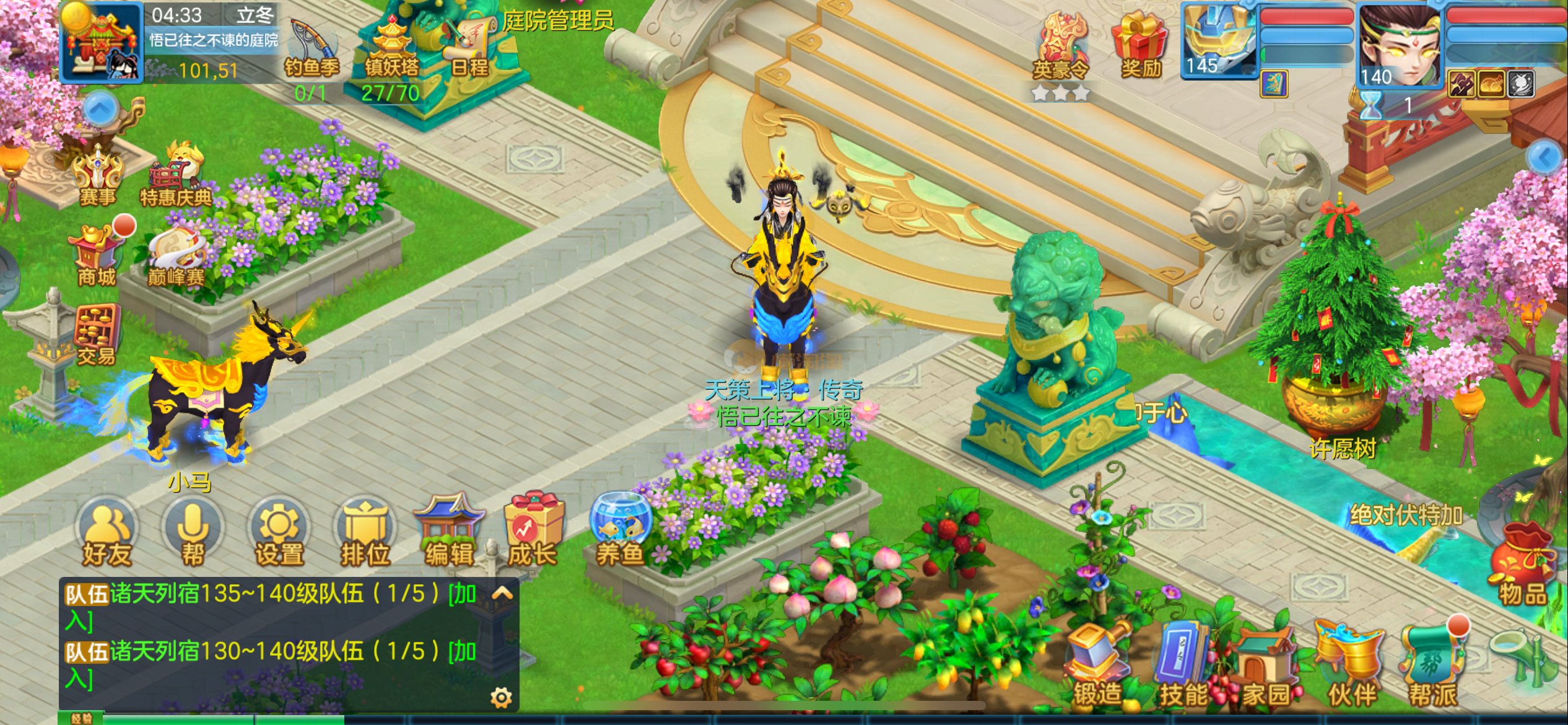Expand the chat box with the up arrow
This screenshot has height=725, width=1568.
click(x=502, y=594)
